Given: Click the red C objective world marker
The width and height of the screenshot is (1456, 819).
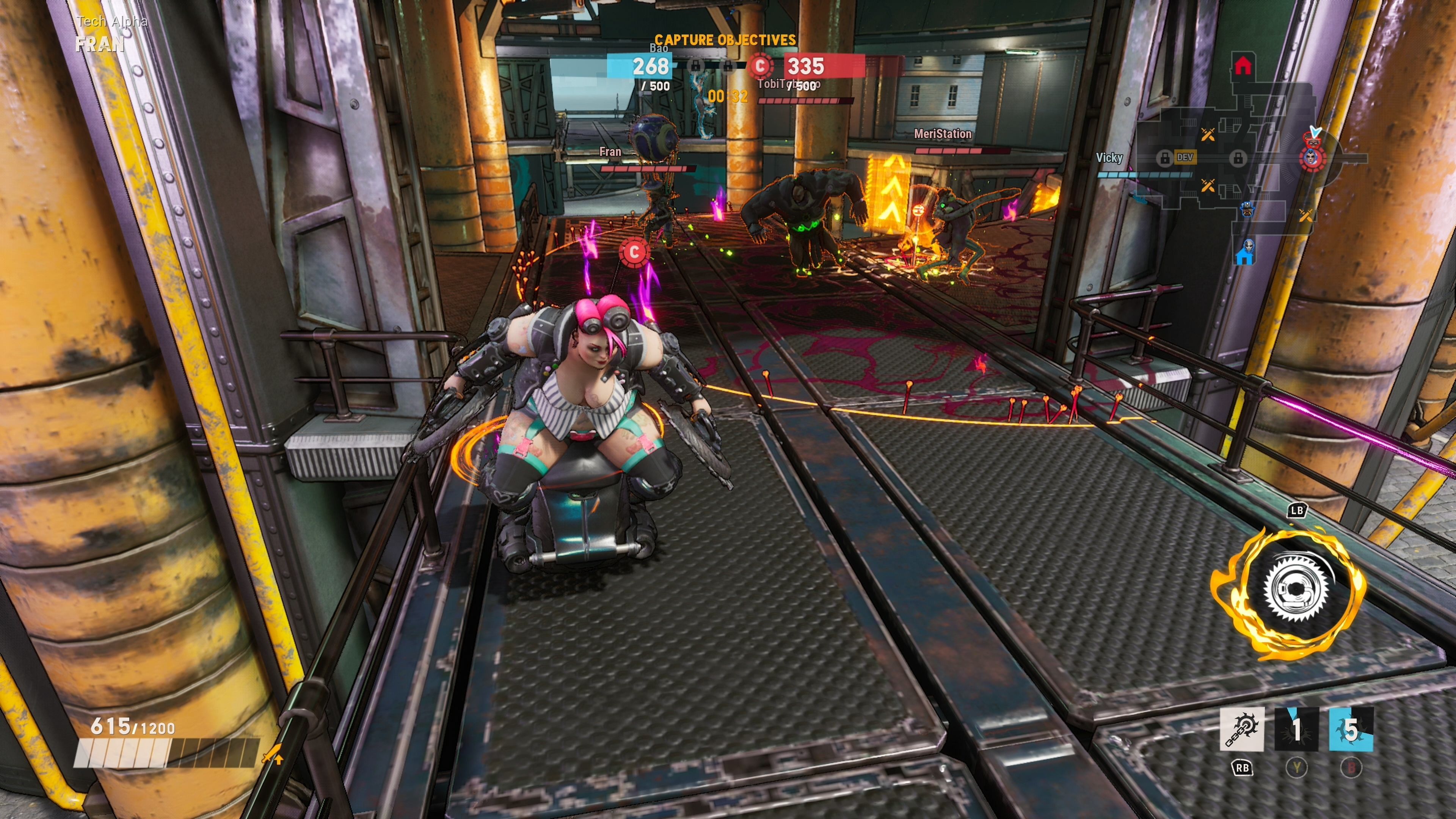Looking at the screenshot, I should pos(634,252).
